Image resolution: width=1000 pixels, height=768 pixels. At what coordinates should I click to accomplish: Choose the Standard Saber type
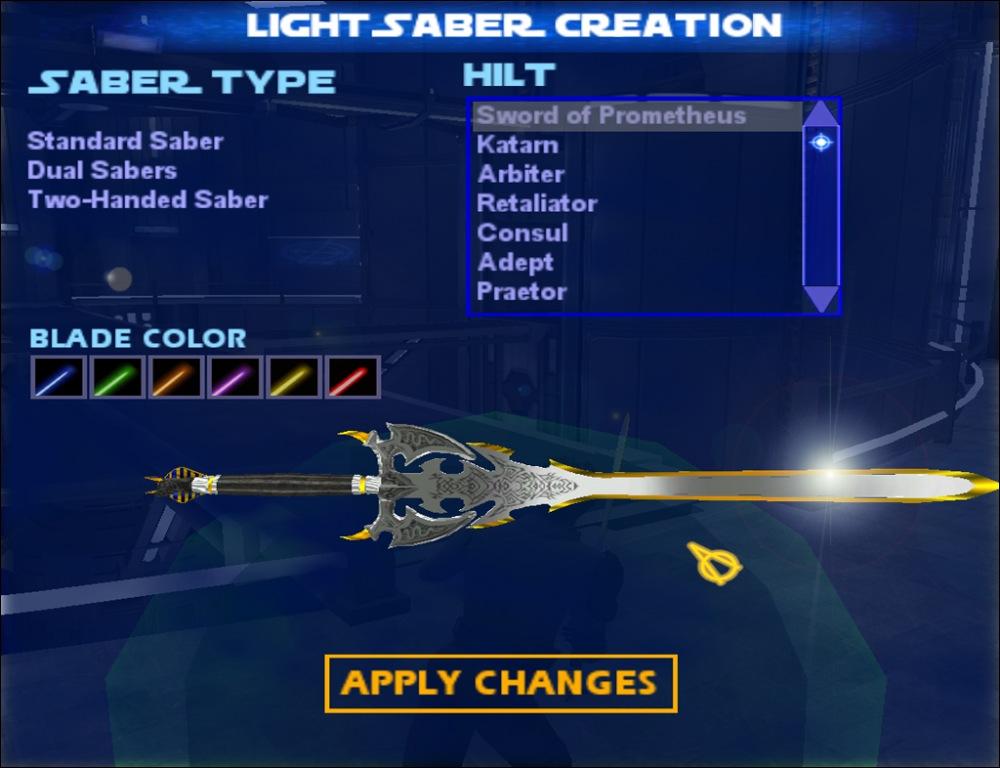point(125,141)
